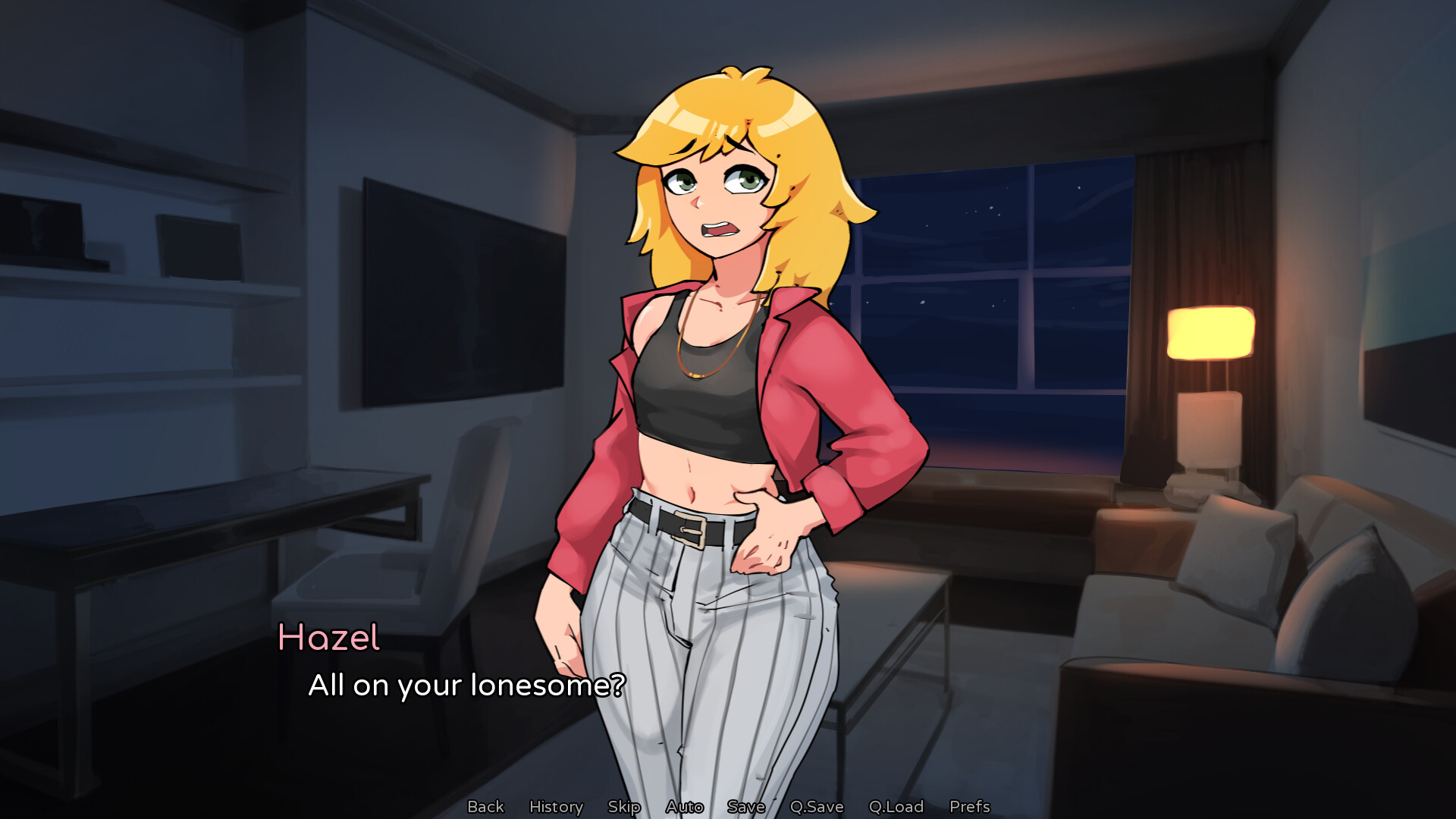Image resolution: width=1456 pixels, height=819 pixels.
Task: Open the Prefs settings menu
Action: 970,806
